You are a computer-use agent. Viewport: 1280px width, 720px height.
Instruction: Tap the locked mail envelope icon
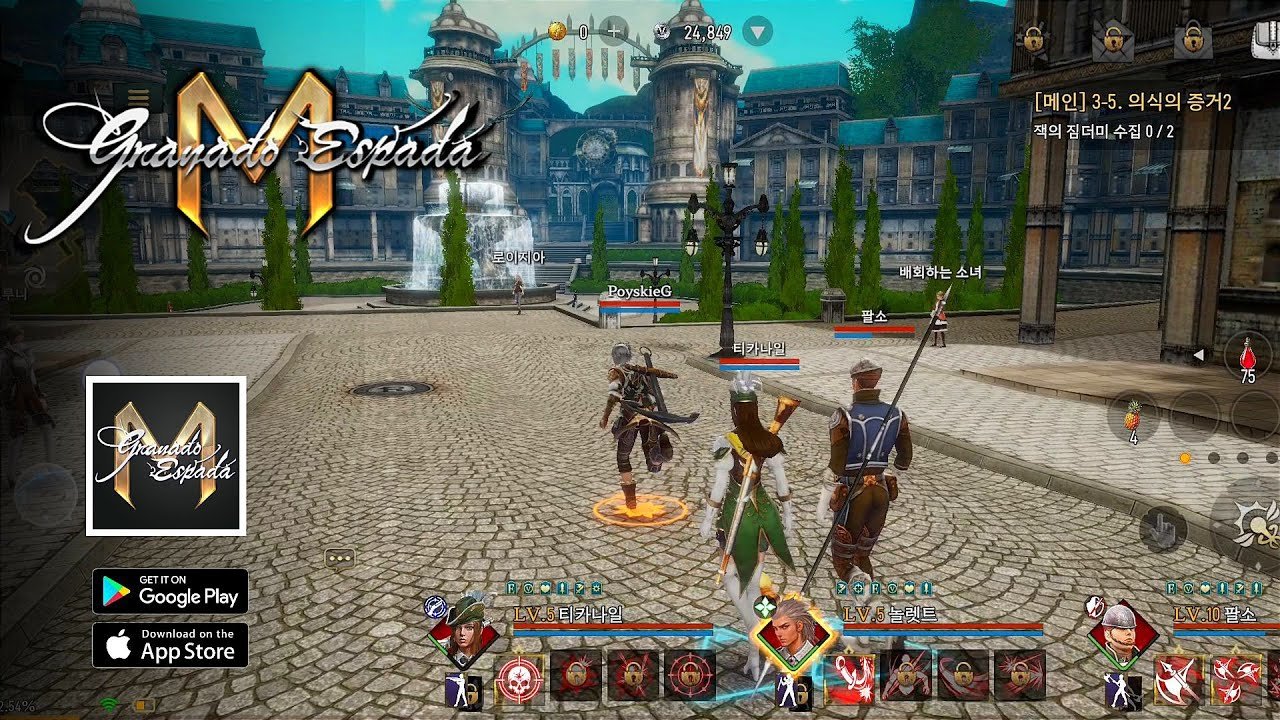[1112, 37]
